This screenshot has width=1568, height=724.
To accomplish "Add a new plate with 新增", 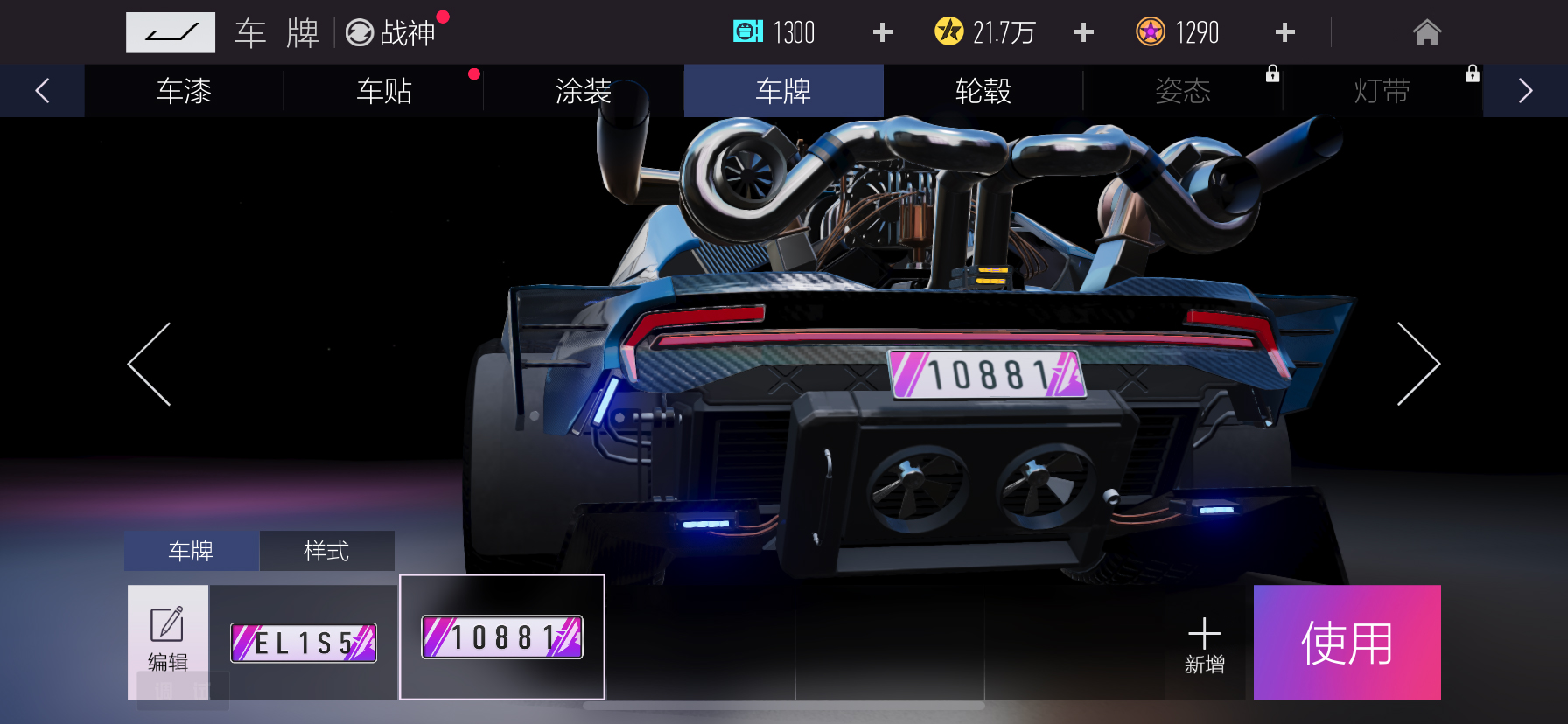I will pos(1204,644).
